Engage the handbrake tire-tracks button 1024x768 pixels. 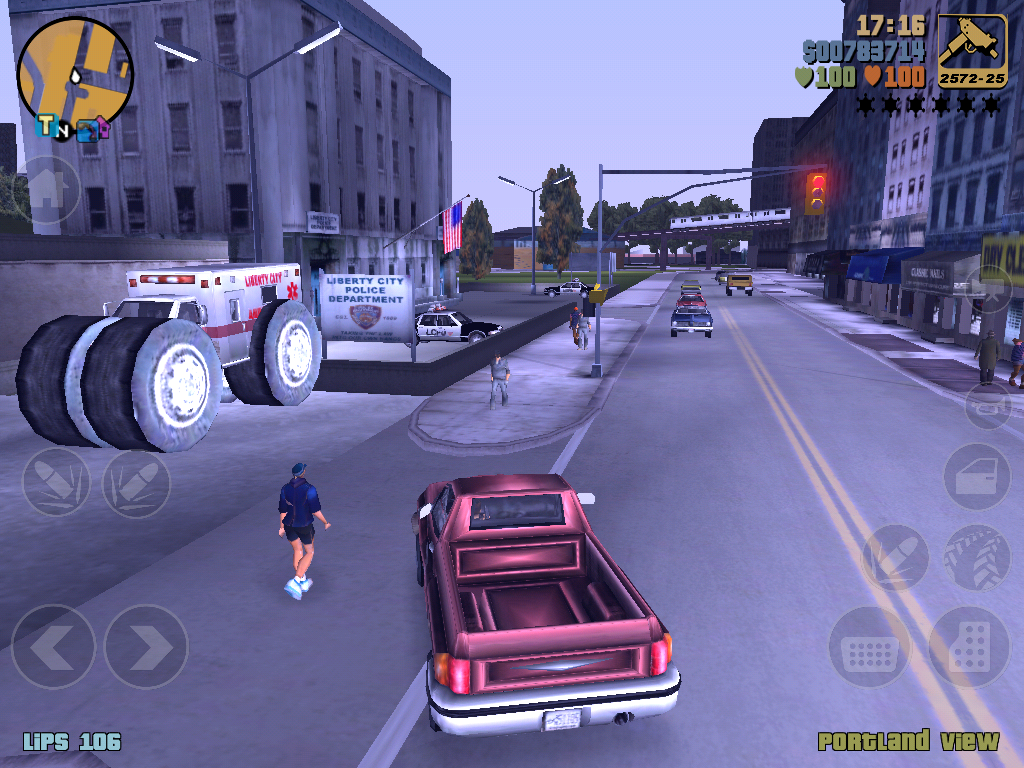977,557
